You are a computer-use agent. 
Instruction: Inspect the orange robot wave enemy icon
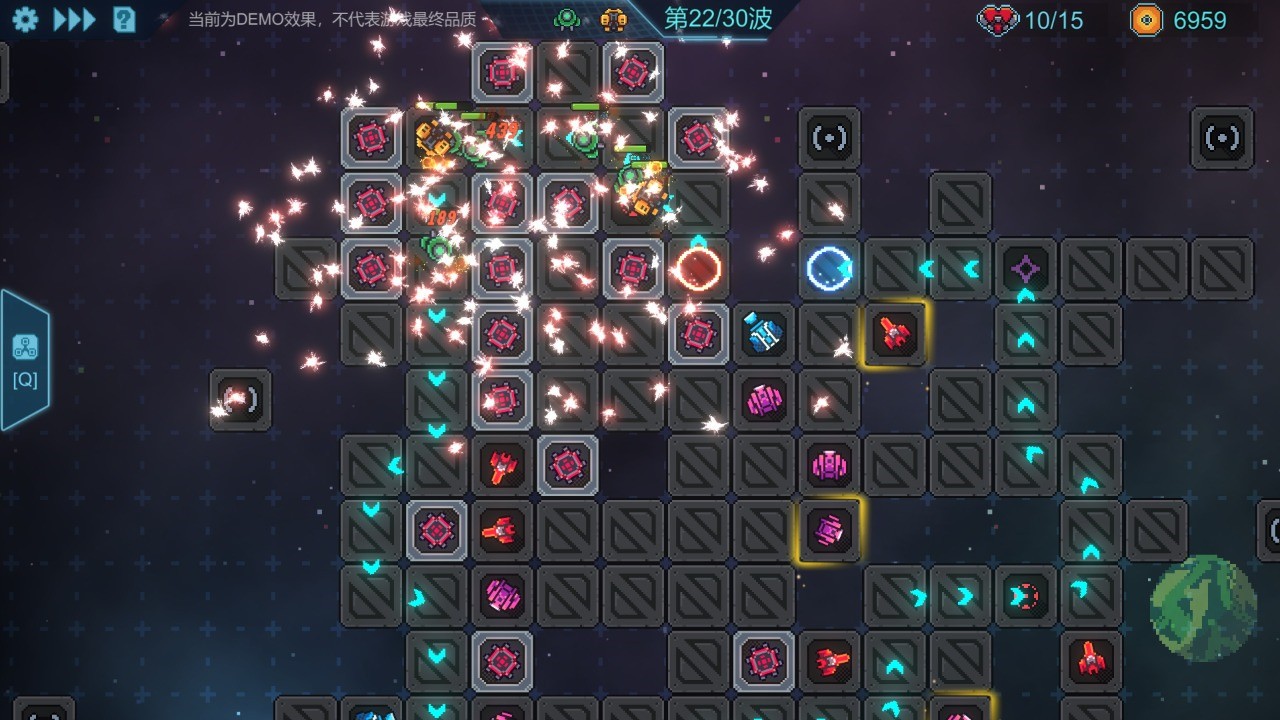pos(613,19)
